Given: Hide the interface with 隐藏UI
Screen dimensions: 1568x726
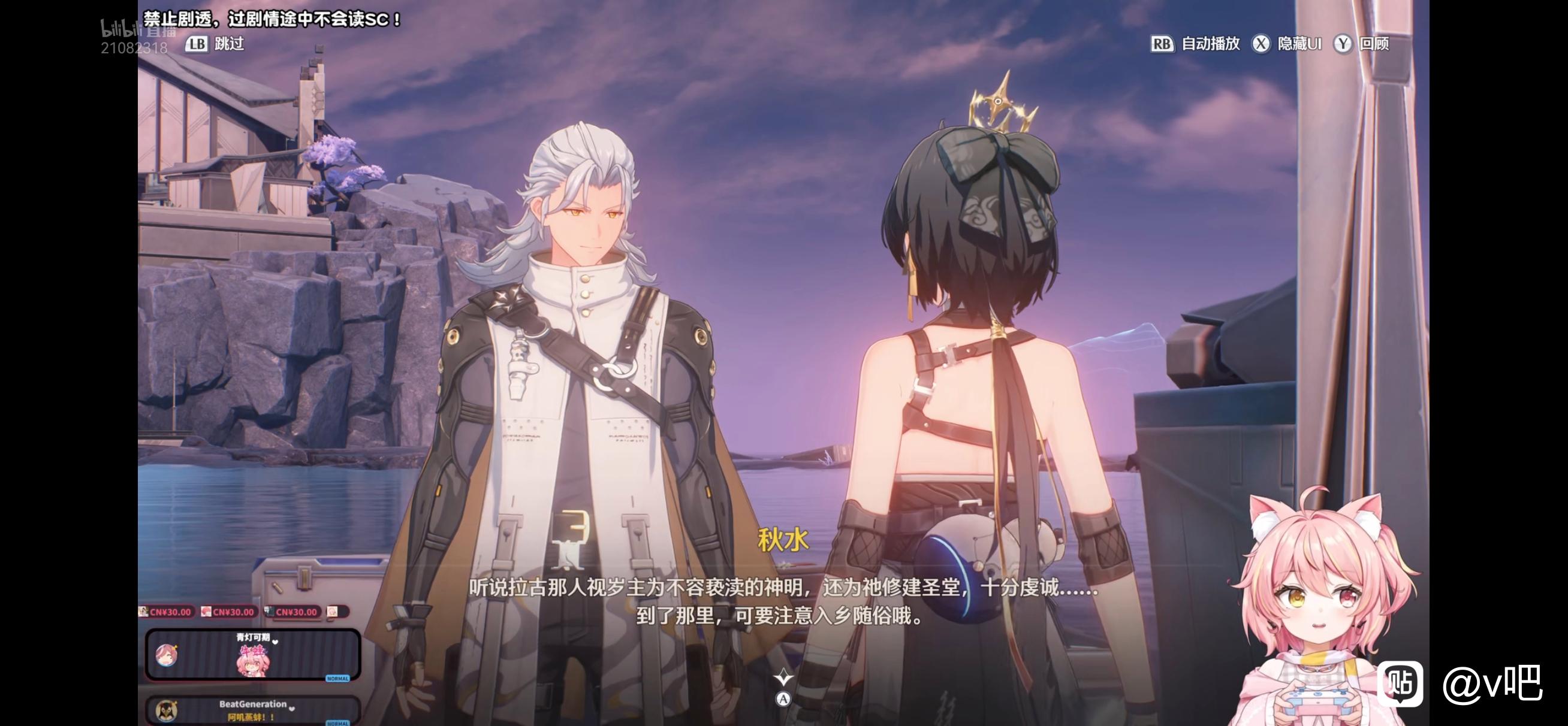Looking at the screenshot, I should pyautogui.click(x=1287, y=44).
